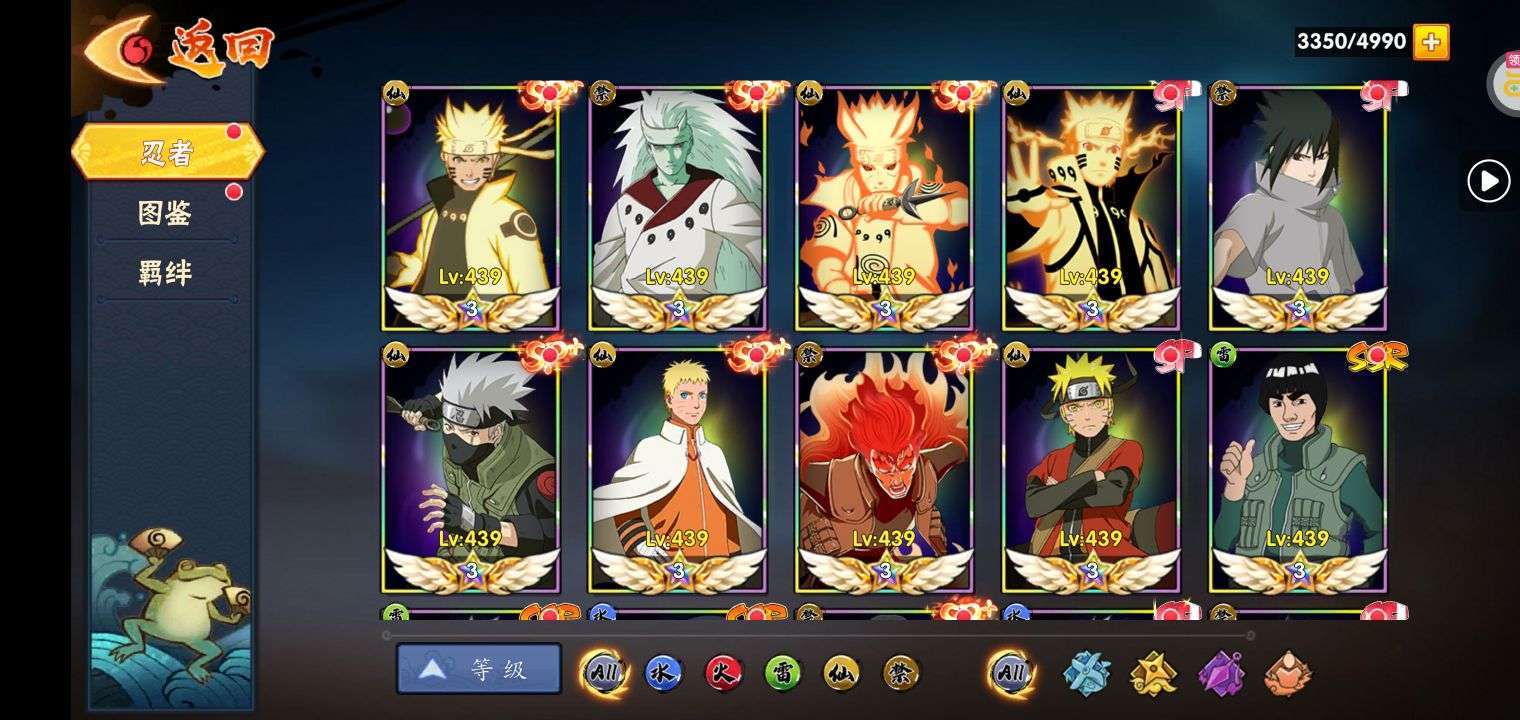Filter ninjas by the blue 水 element
This screenshot has height=720, width=1520.
(x=663, y=673)
